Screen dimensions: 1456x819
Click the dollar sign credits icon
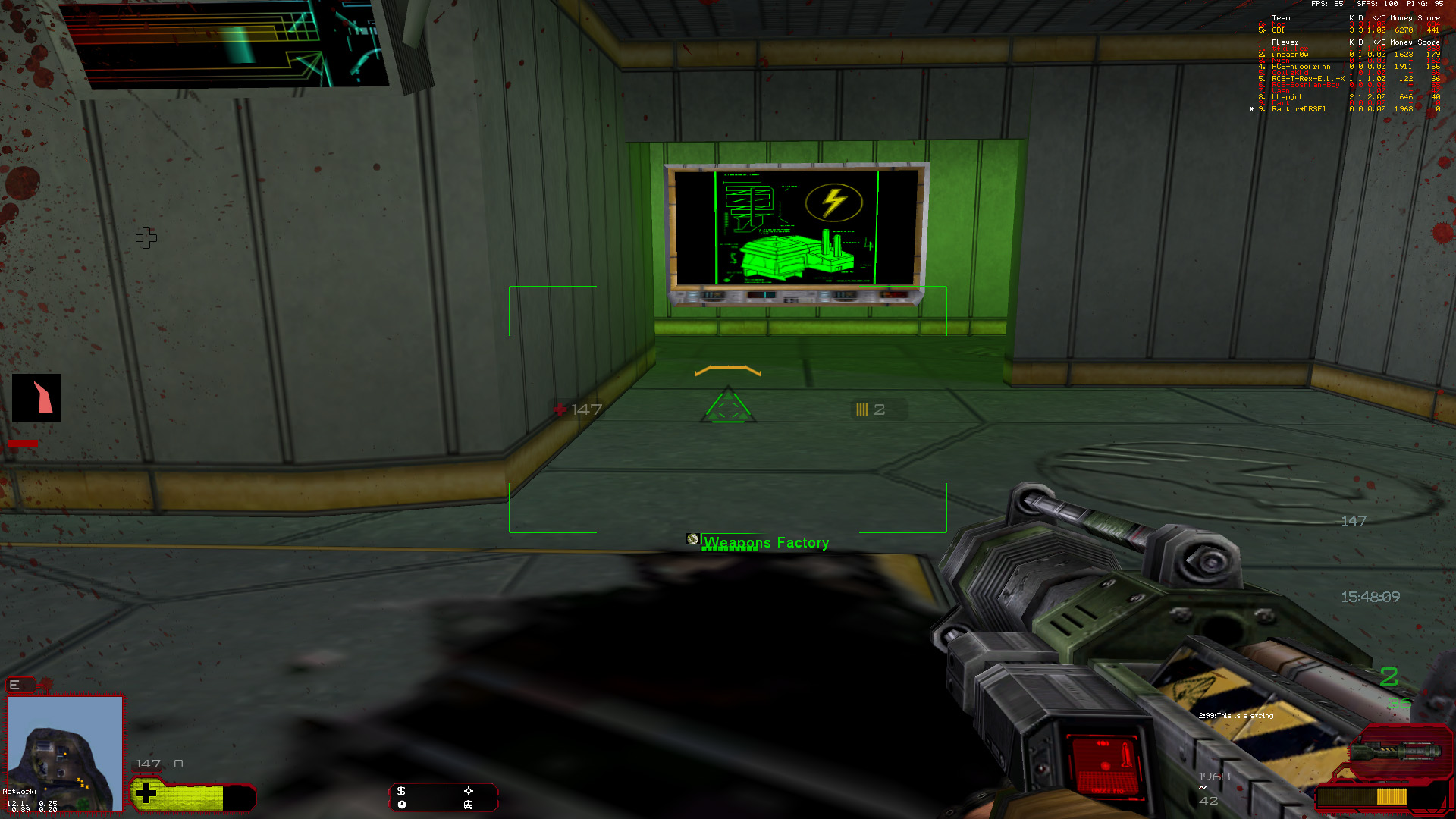401,791
